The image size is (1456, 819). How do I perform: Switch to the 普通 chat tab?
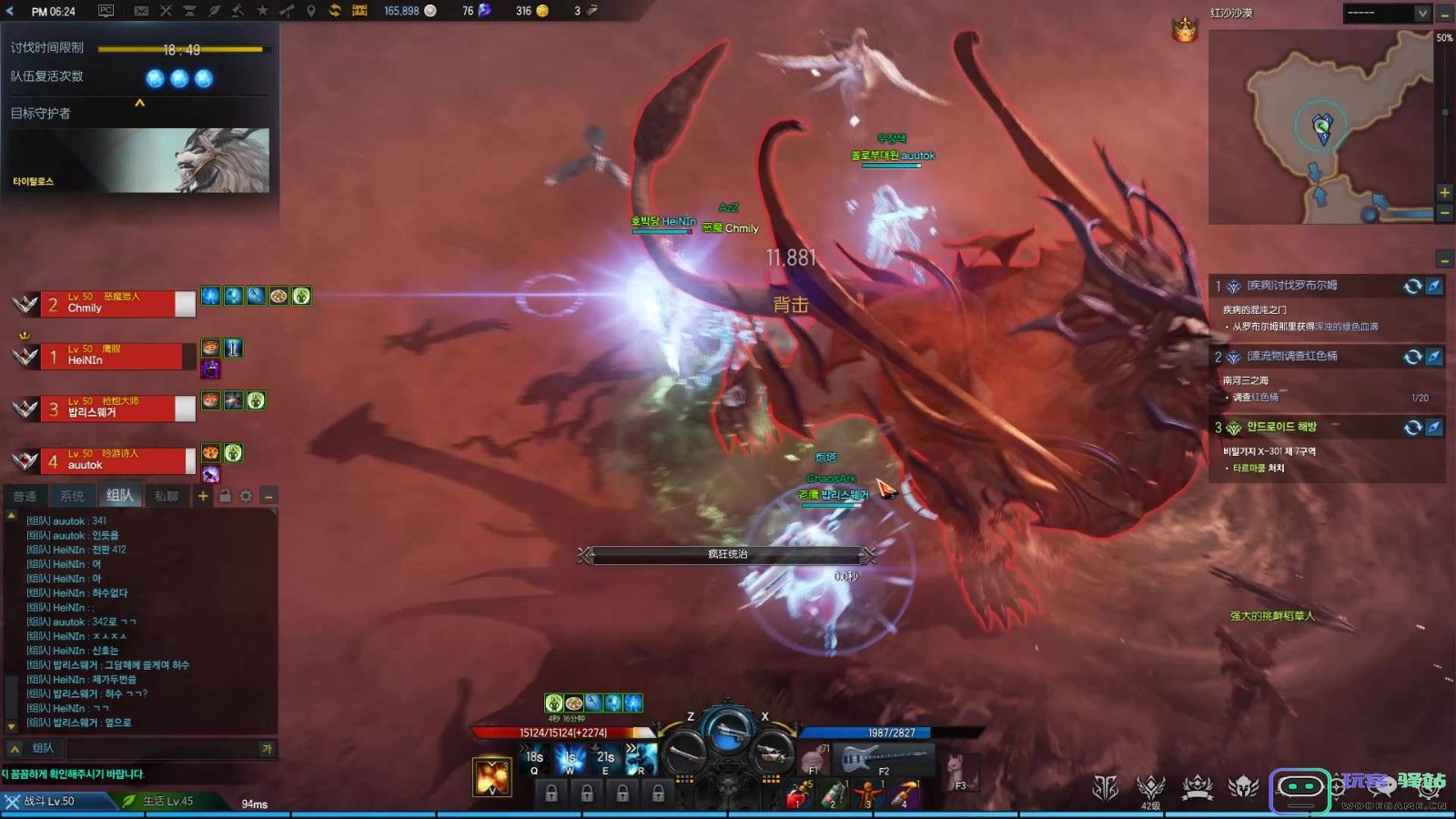click(25, 496)
